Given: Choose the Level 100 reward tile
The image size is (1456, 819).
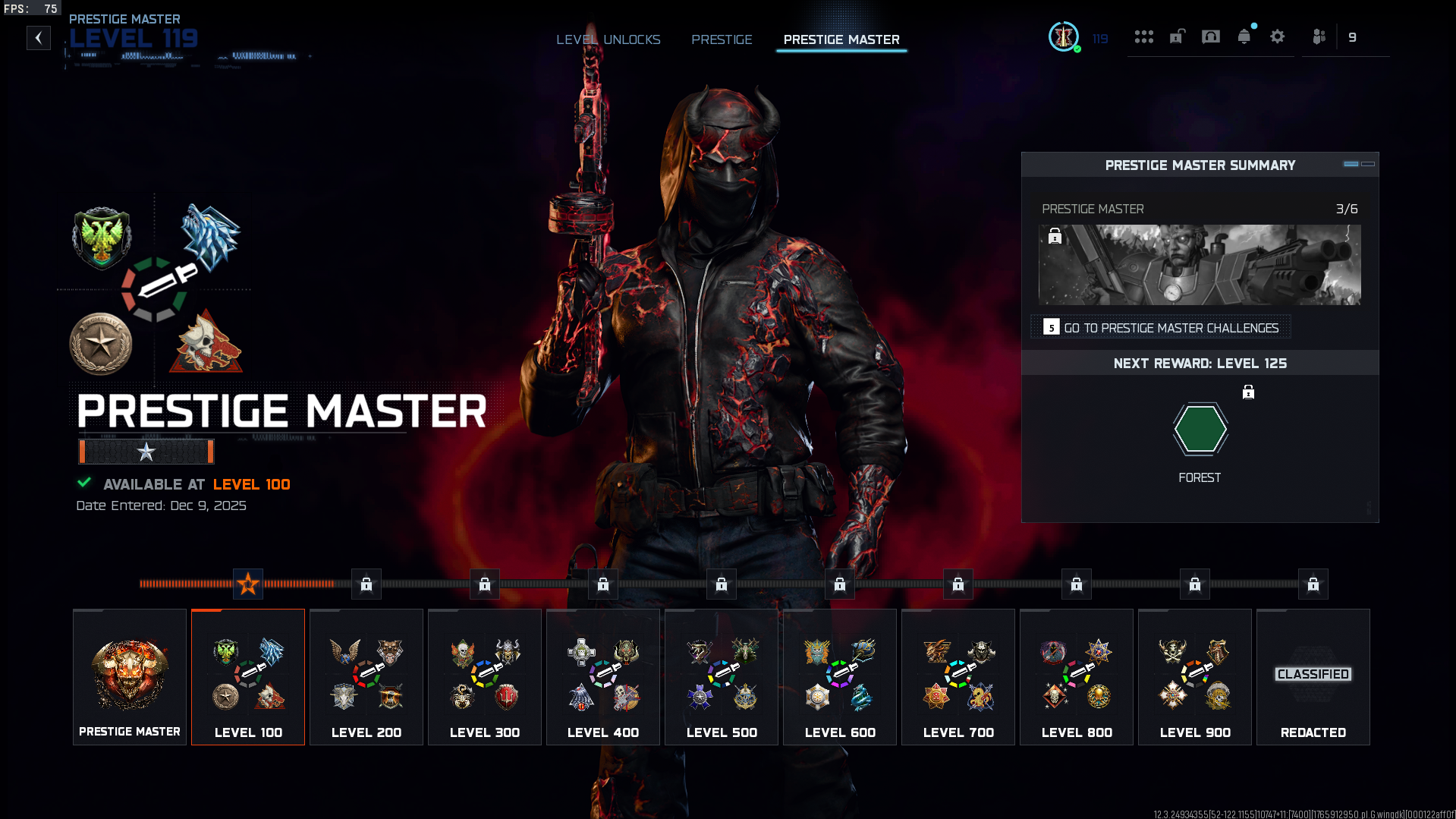Looking at the screenshot, I should [248, 677].
